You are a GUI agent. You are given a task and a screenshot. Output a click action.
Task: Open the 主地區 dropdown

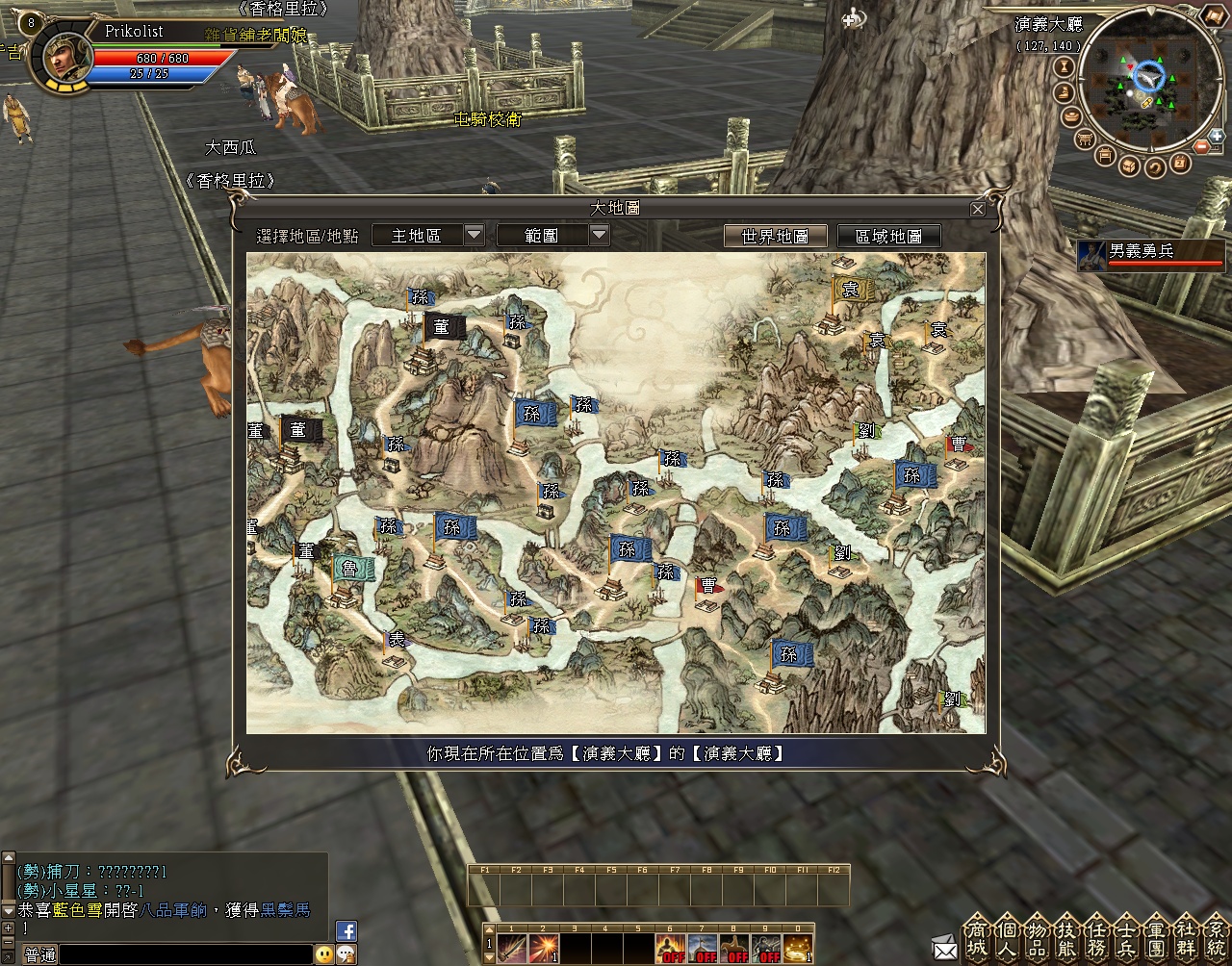coord(474,235)
